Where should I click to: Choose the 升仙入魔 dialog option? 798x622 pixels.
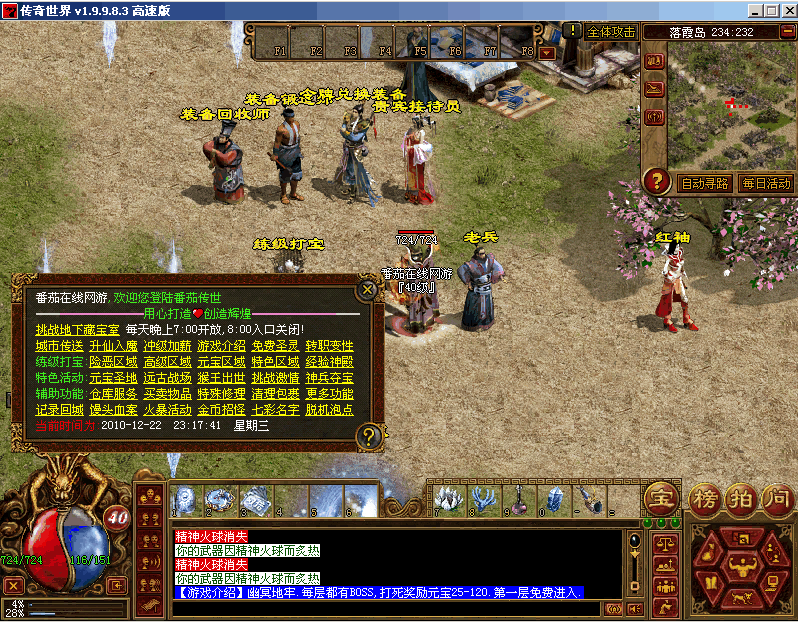[x=113, y=345]
